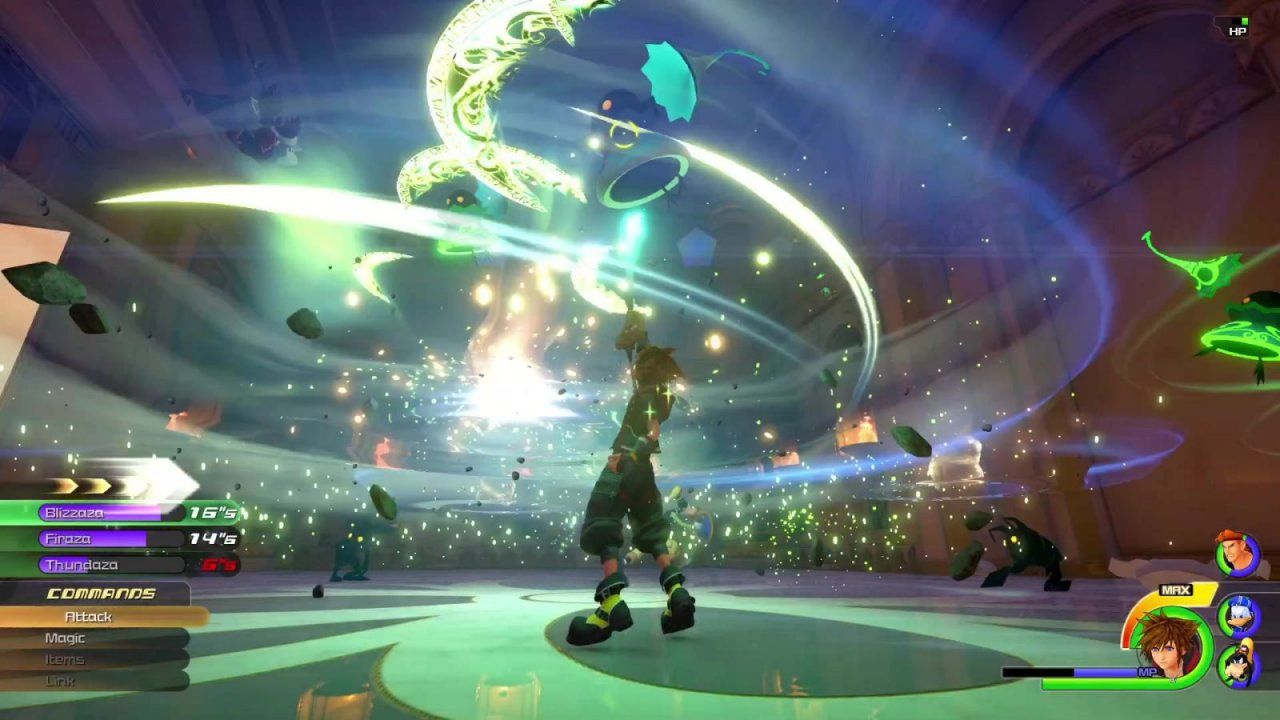The width and height of the screenshot is (1280, 720).
Task: Click the HP indicator in the top corner
Action: point(1237,30)
